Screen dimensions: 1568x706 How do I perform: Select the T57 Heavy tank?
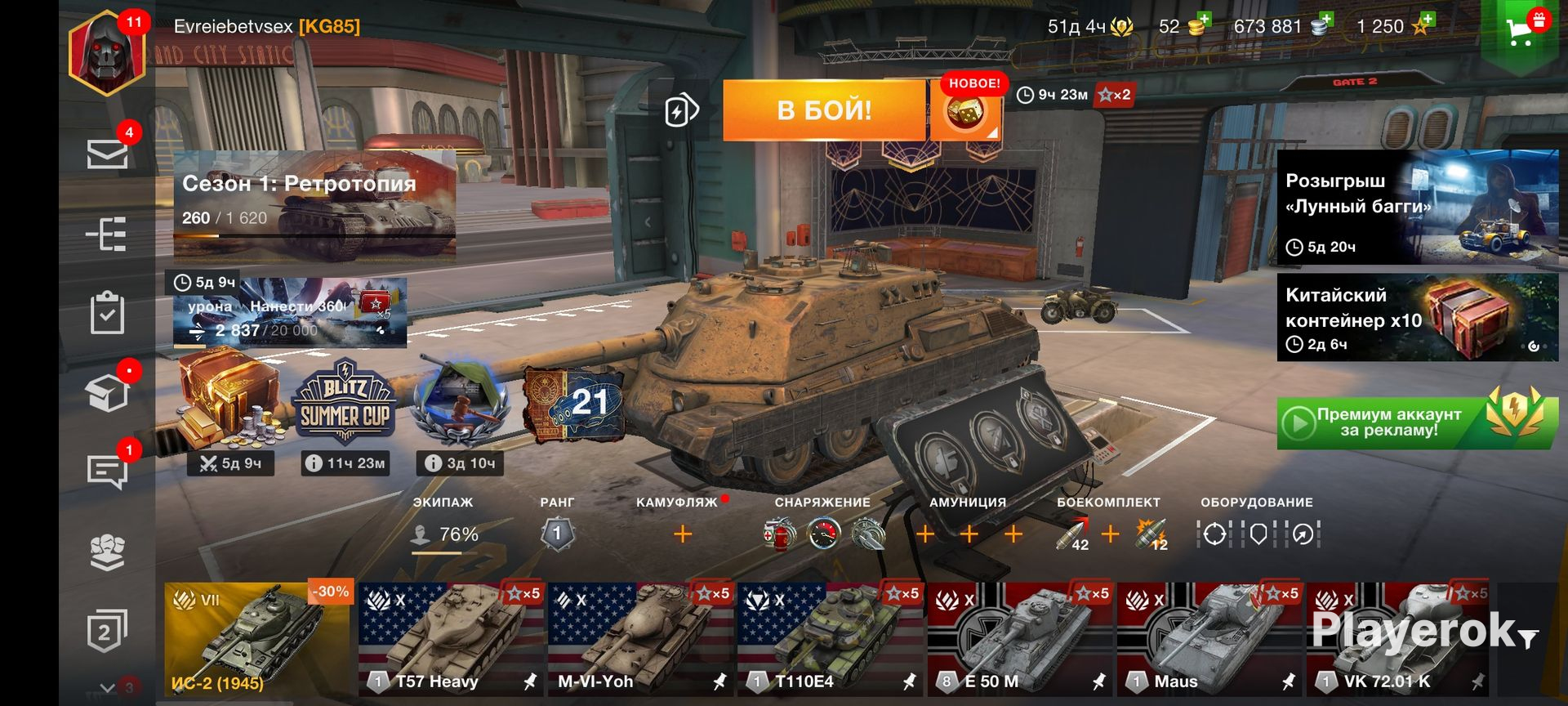coord(451,638)
